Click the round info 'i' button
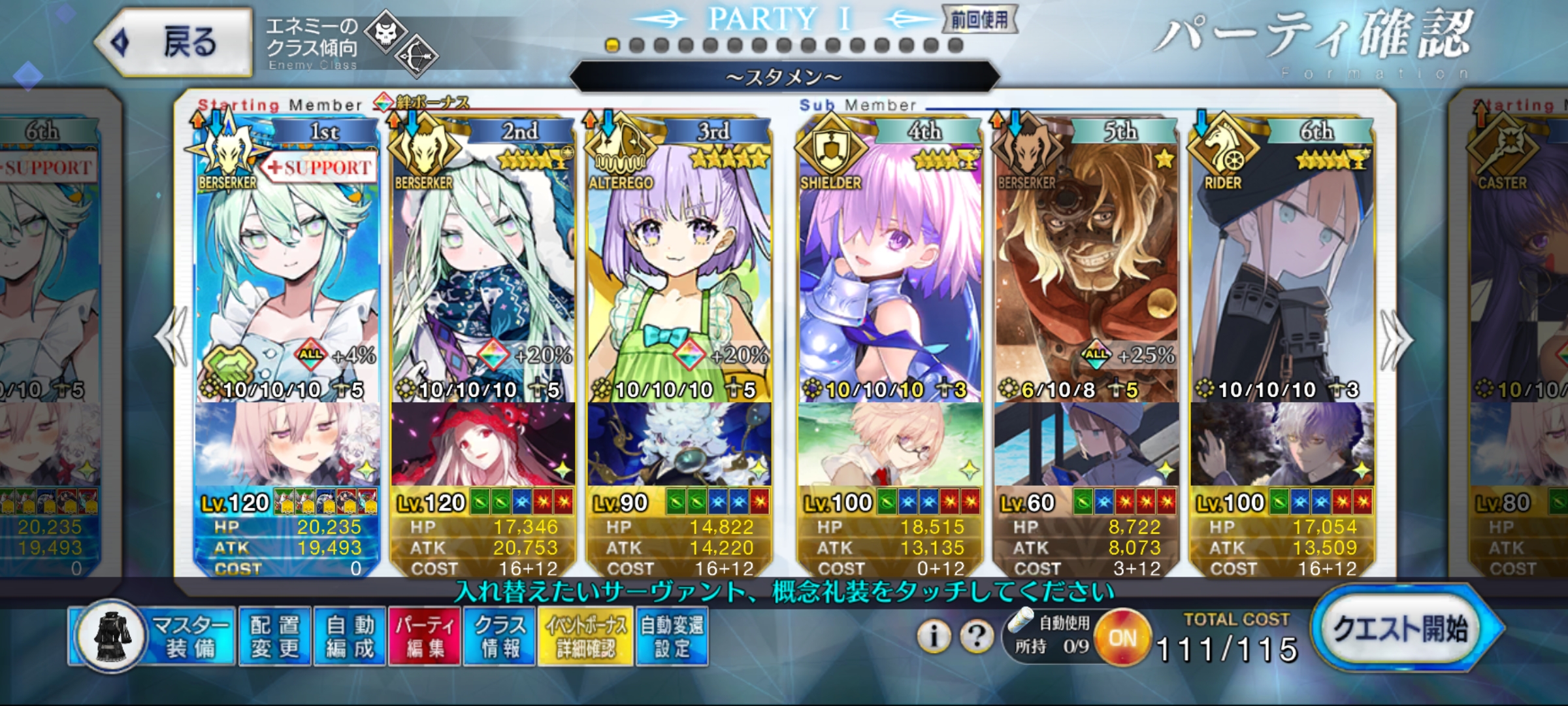1568x706 pixels. point(934,635)
